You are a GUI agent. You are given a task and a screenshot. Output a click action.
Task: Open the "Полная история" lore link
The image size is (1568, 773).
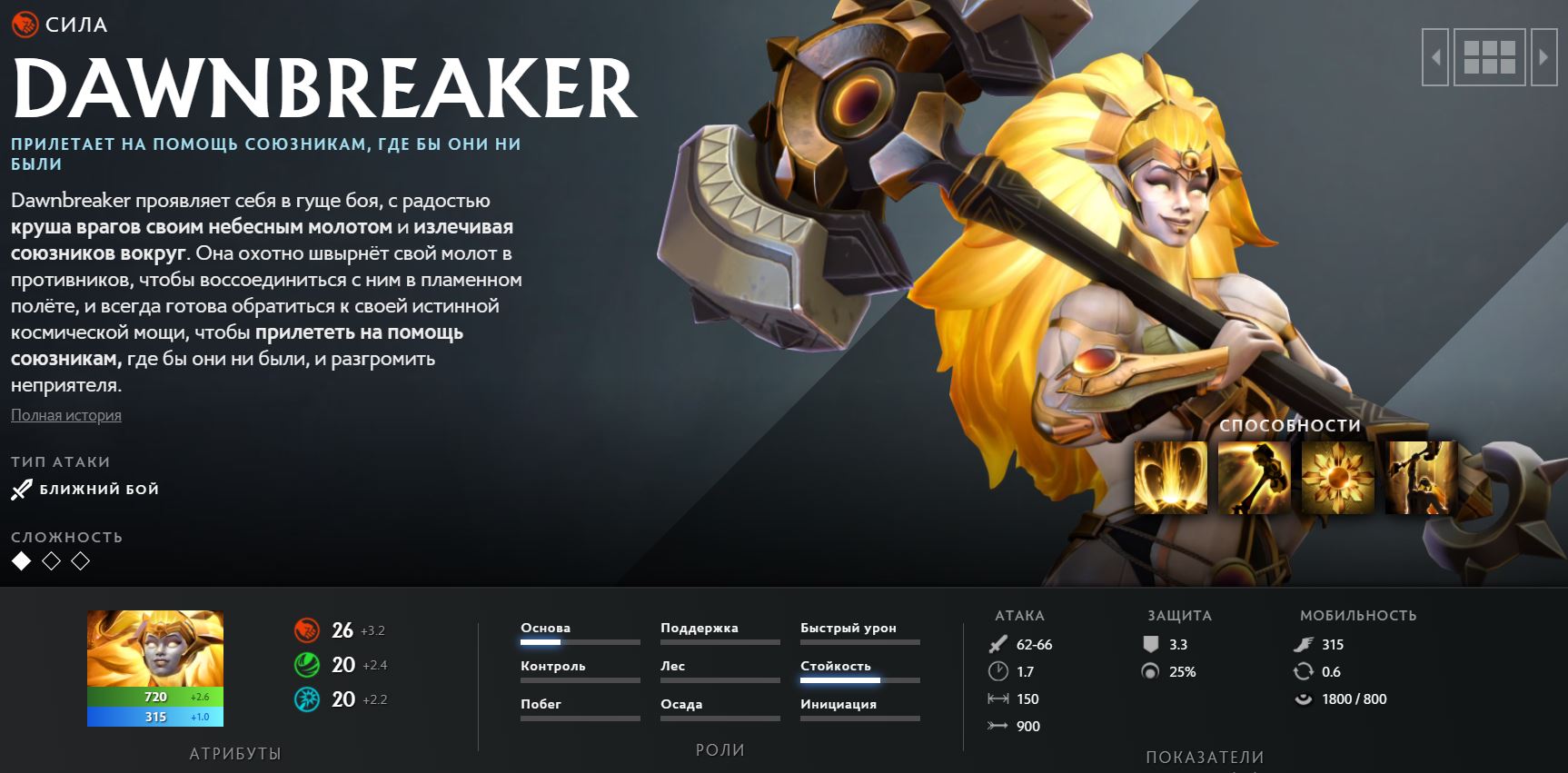(66, 415)
